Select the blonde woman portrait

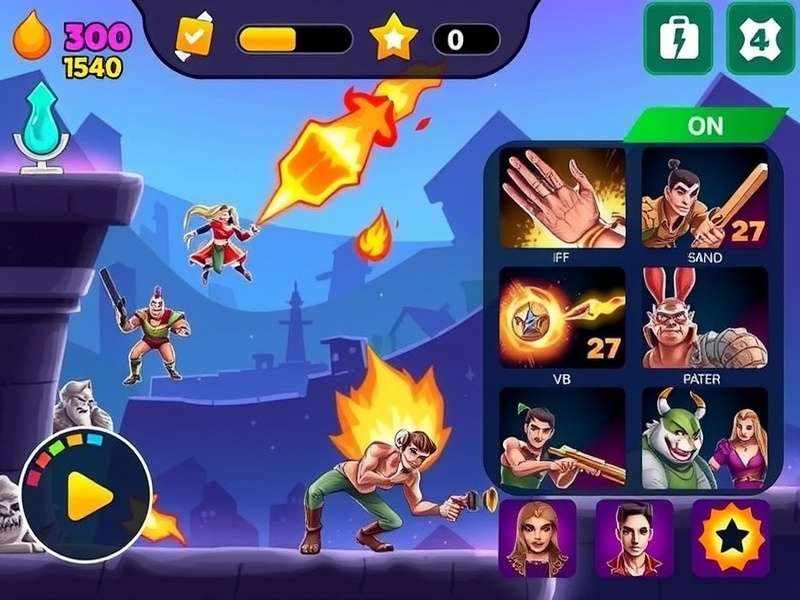[x=537, y=537]
